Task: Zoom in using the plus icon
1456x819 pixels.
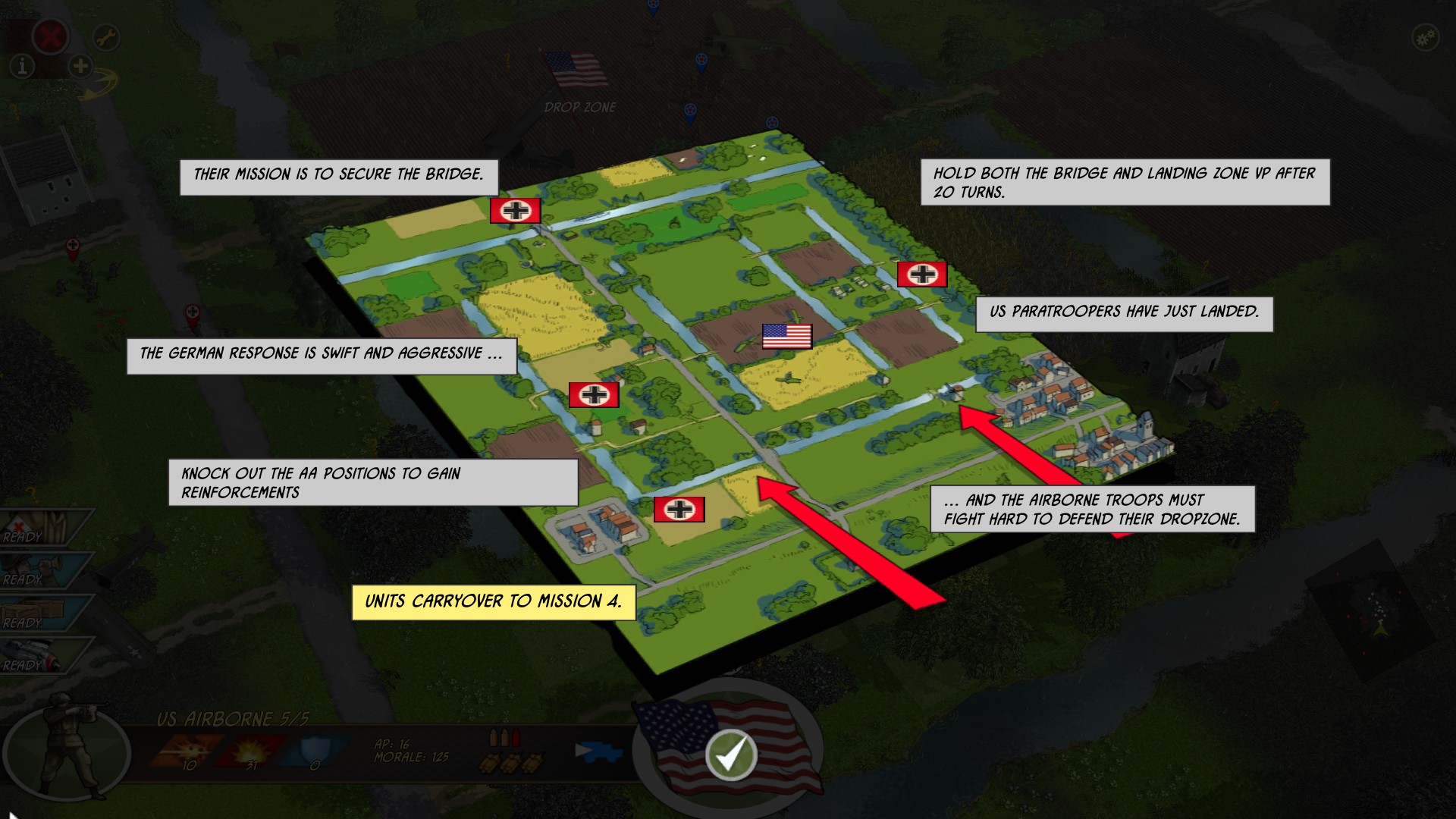Action: 79,67
